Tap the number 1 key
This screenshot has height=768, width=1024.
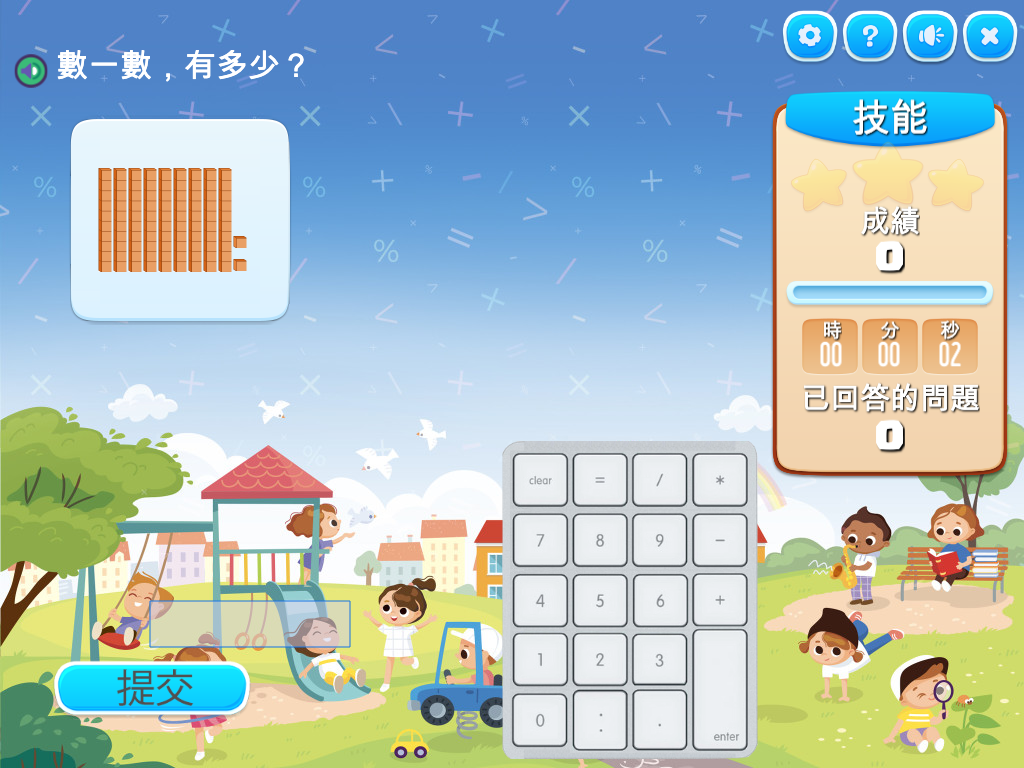(x=540, y=660)
